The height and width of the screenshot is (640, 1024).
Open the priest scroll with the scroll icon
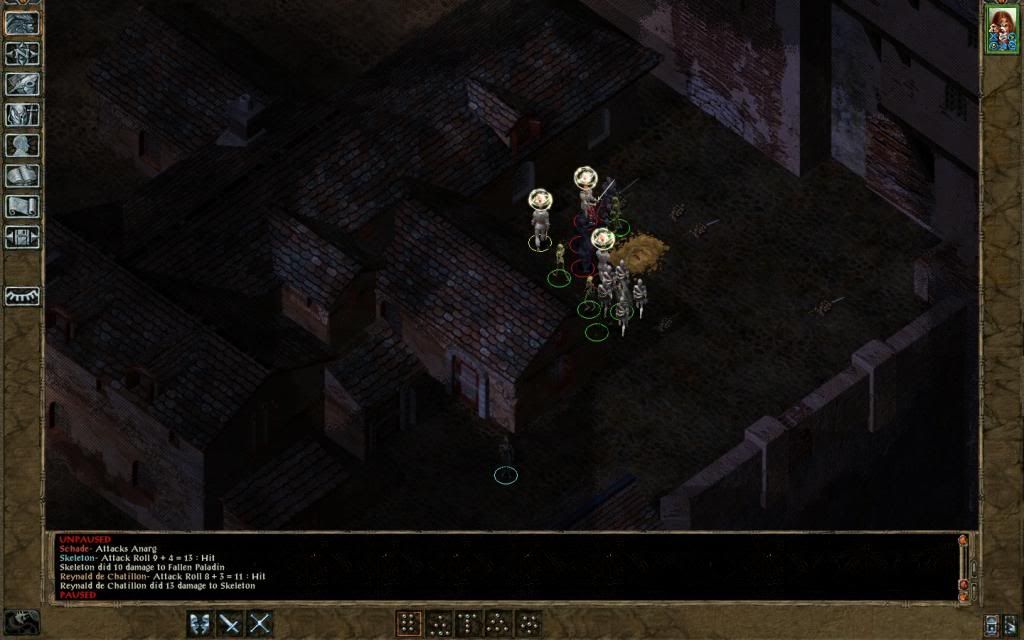tap(22, 206)
